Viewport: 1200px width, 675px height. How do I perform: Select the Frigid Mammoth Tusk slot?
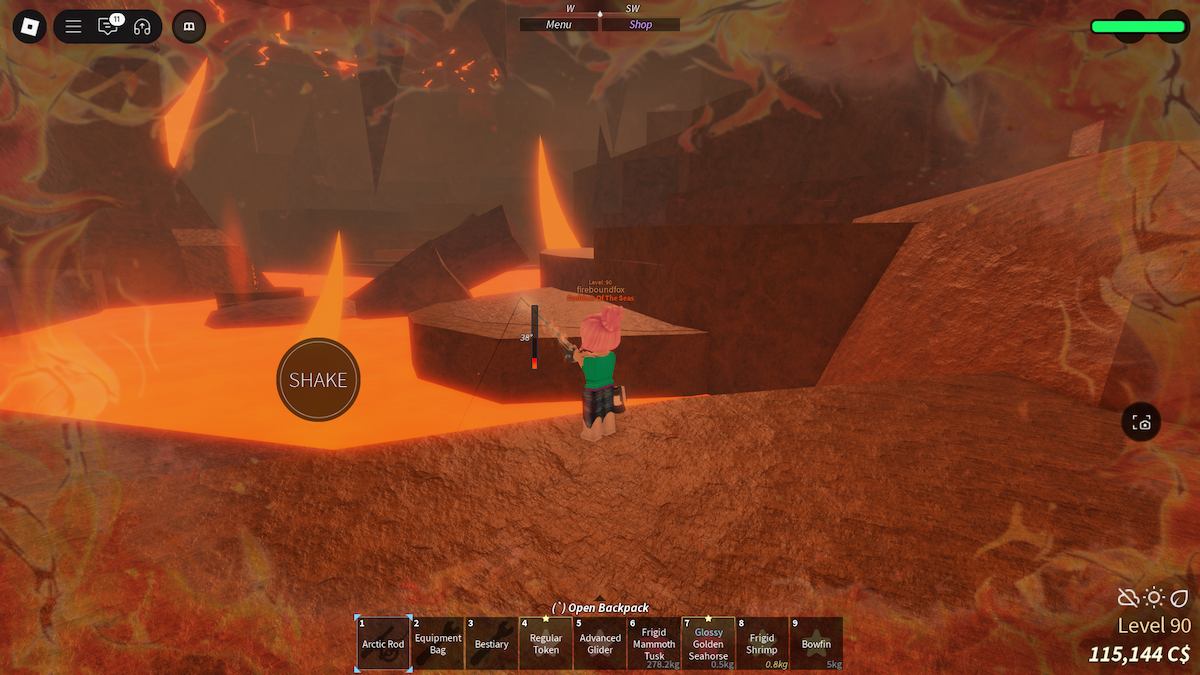tap(654, 642)
